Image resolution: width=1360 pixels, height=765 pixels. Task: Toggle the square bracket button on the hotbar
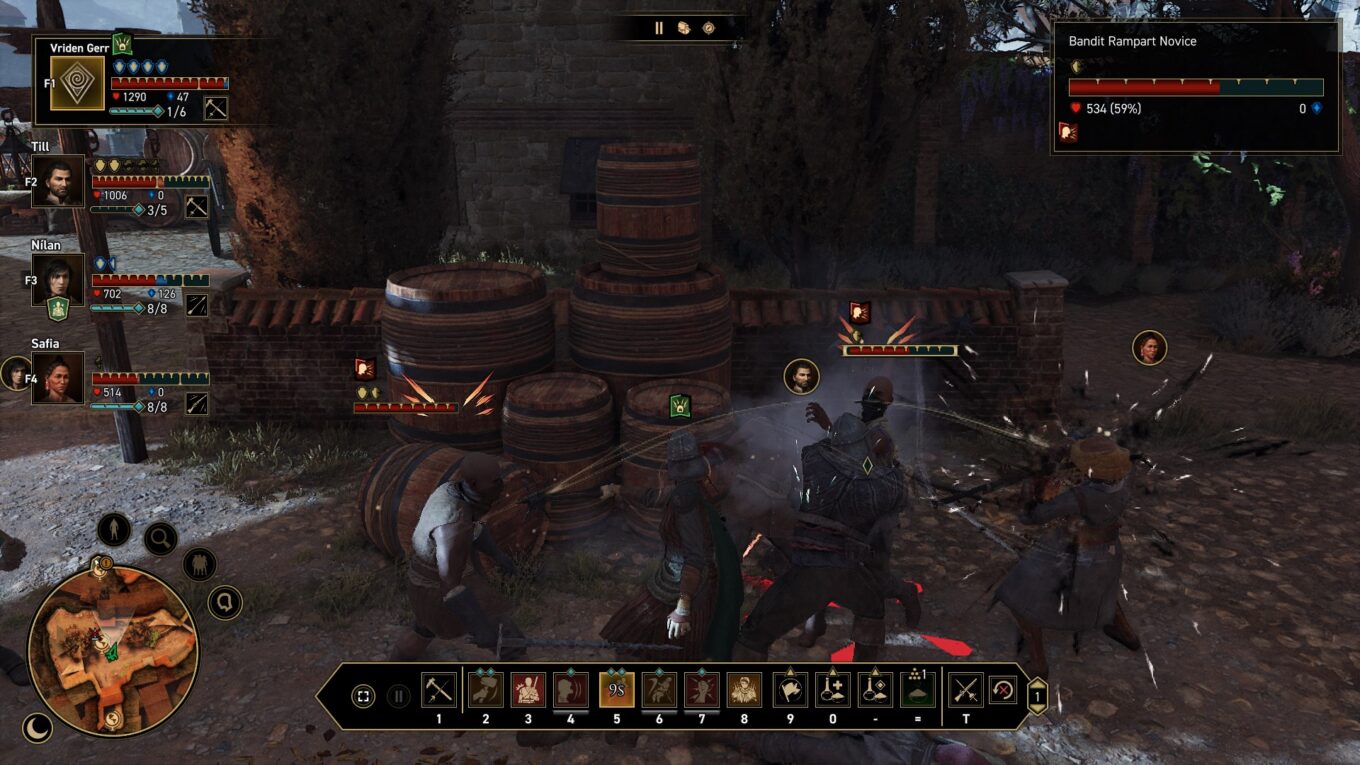(364, 695)
